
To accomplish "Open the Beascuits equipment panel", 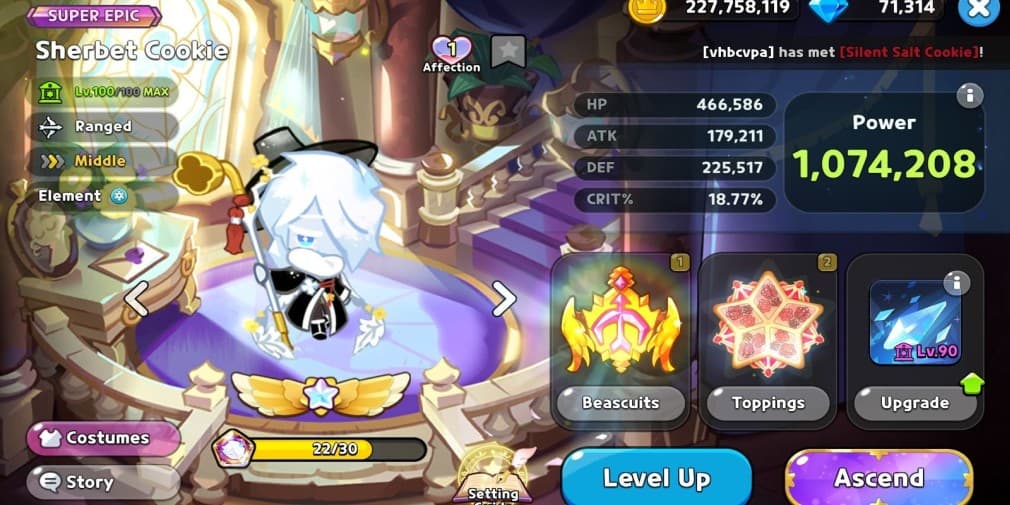I will 620,340.
